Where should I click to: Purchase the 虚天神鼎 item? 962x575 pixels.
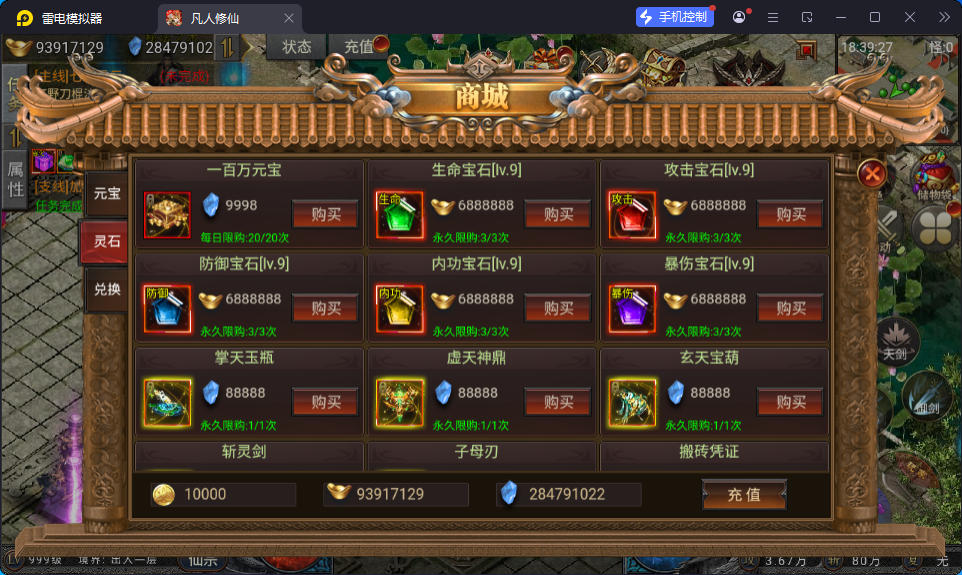558,401
